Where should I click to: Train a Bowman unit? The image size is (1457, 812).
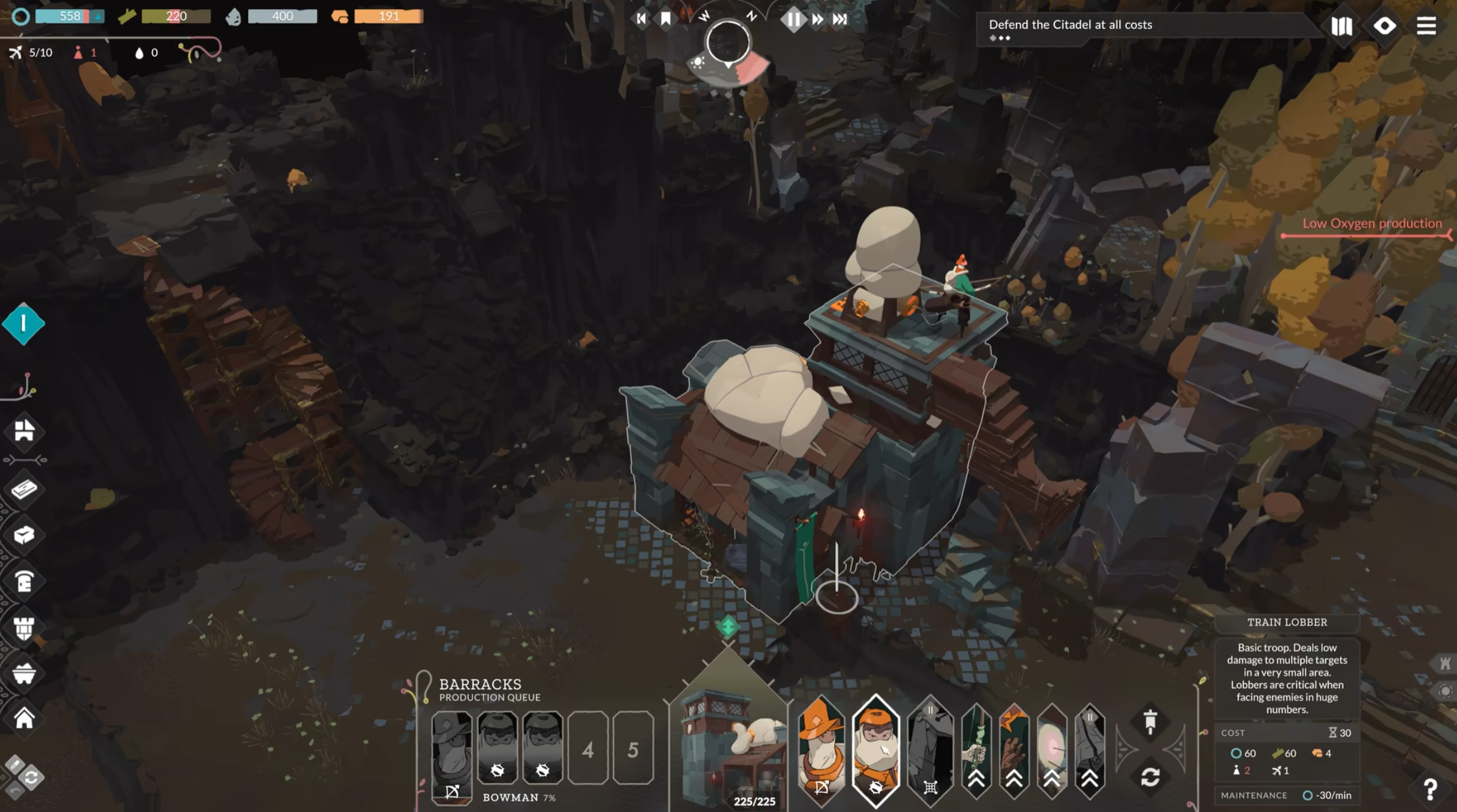(821, 750)
